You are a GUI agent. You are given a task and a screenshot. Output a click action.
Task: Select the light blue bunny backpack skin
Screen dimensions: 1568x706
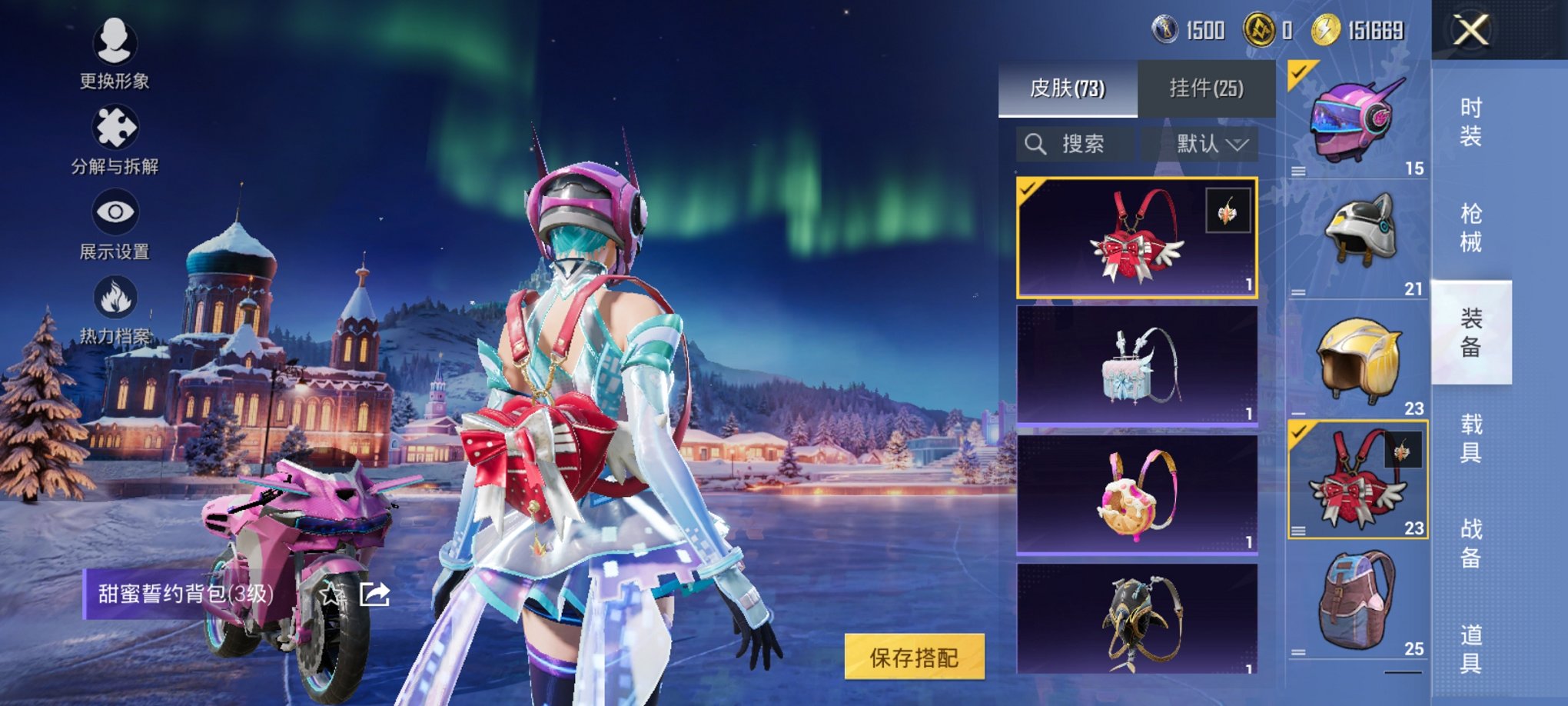[x=1137, y=365]
